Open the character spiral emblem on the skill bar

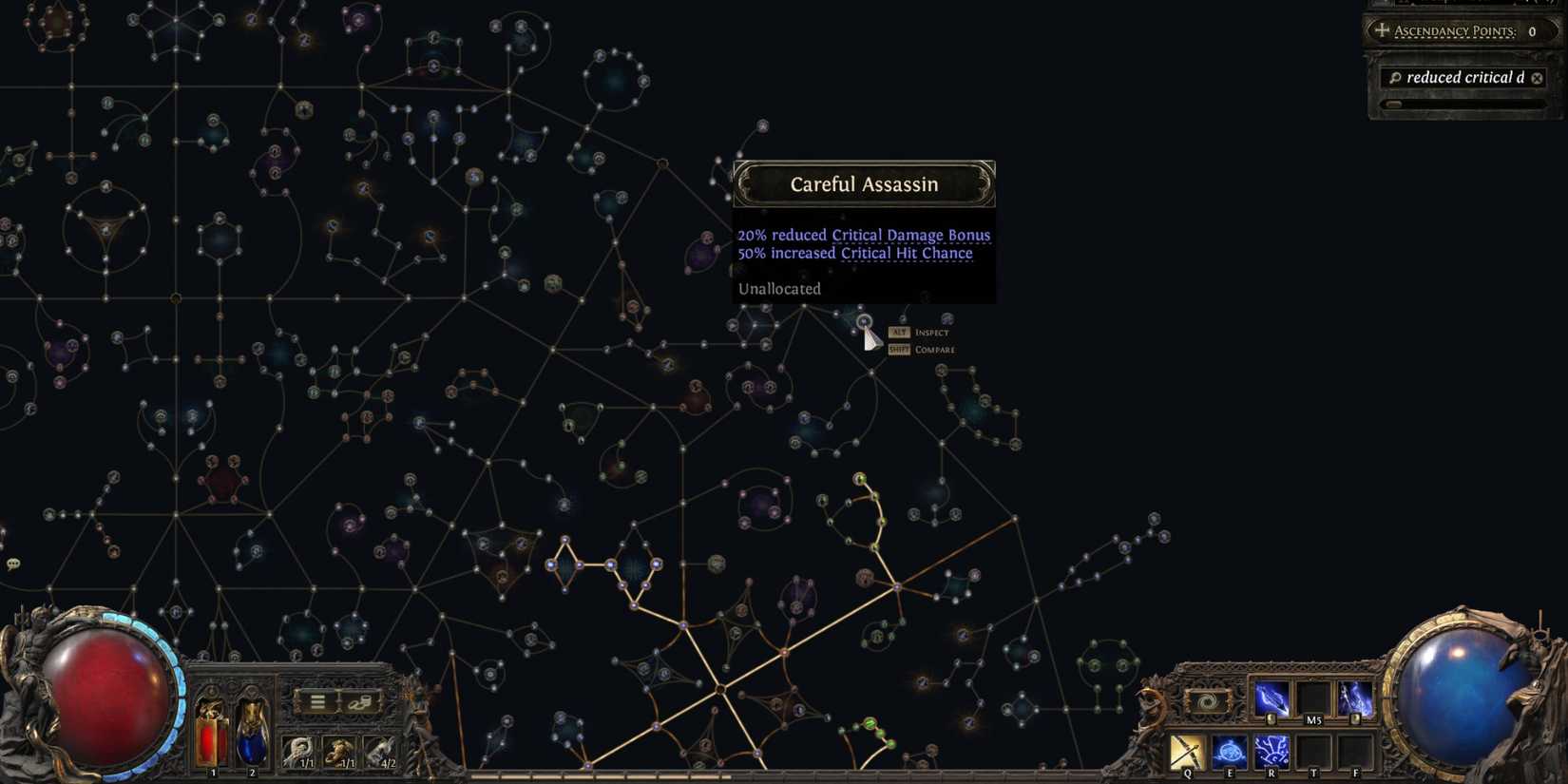pos(1208,701)
